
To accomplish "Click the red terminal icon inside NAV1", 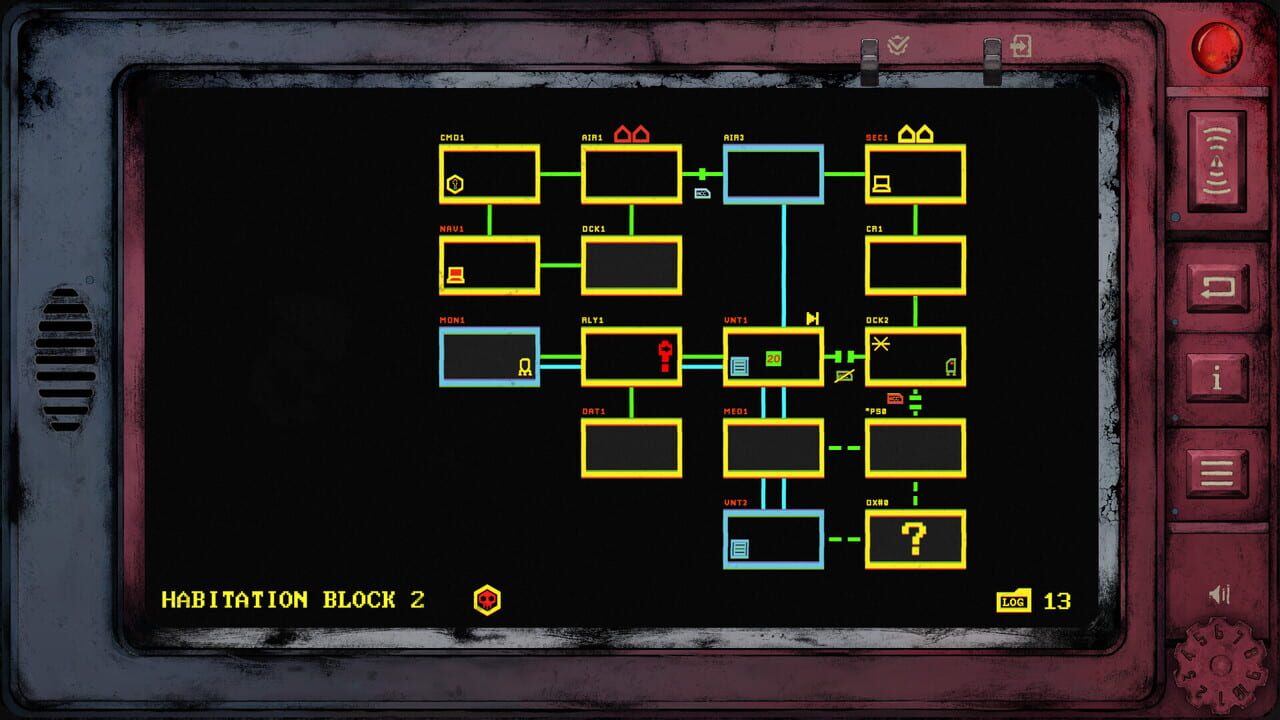I will pyautogui.click(x=455, y=272).
